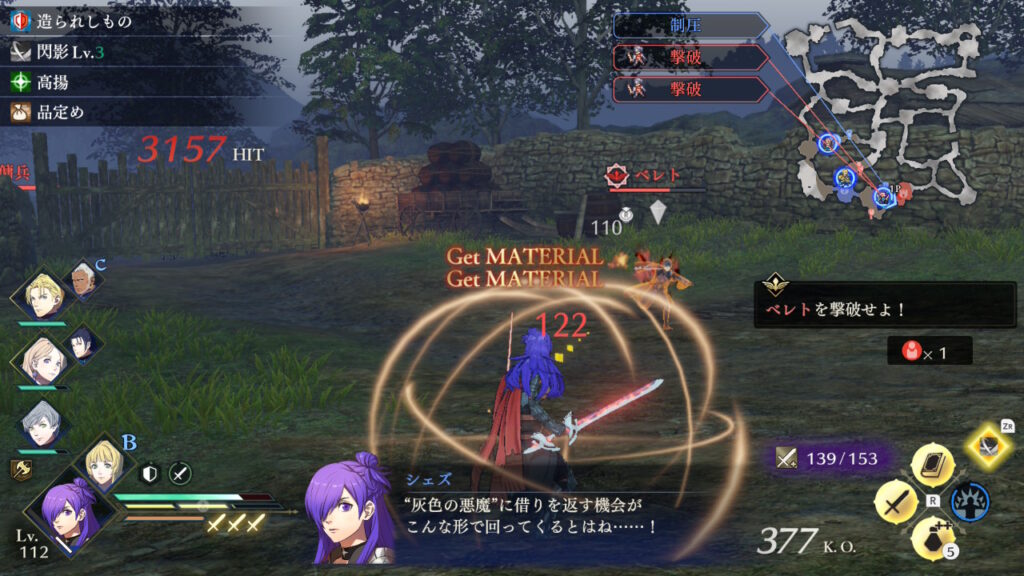Select the blue 制圧 objective banner

[690, 25]
